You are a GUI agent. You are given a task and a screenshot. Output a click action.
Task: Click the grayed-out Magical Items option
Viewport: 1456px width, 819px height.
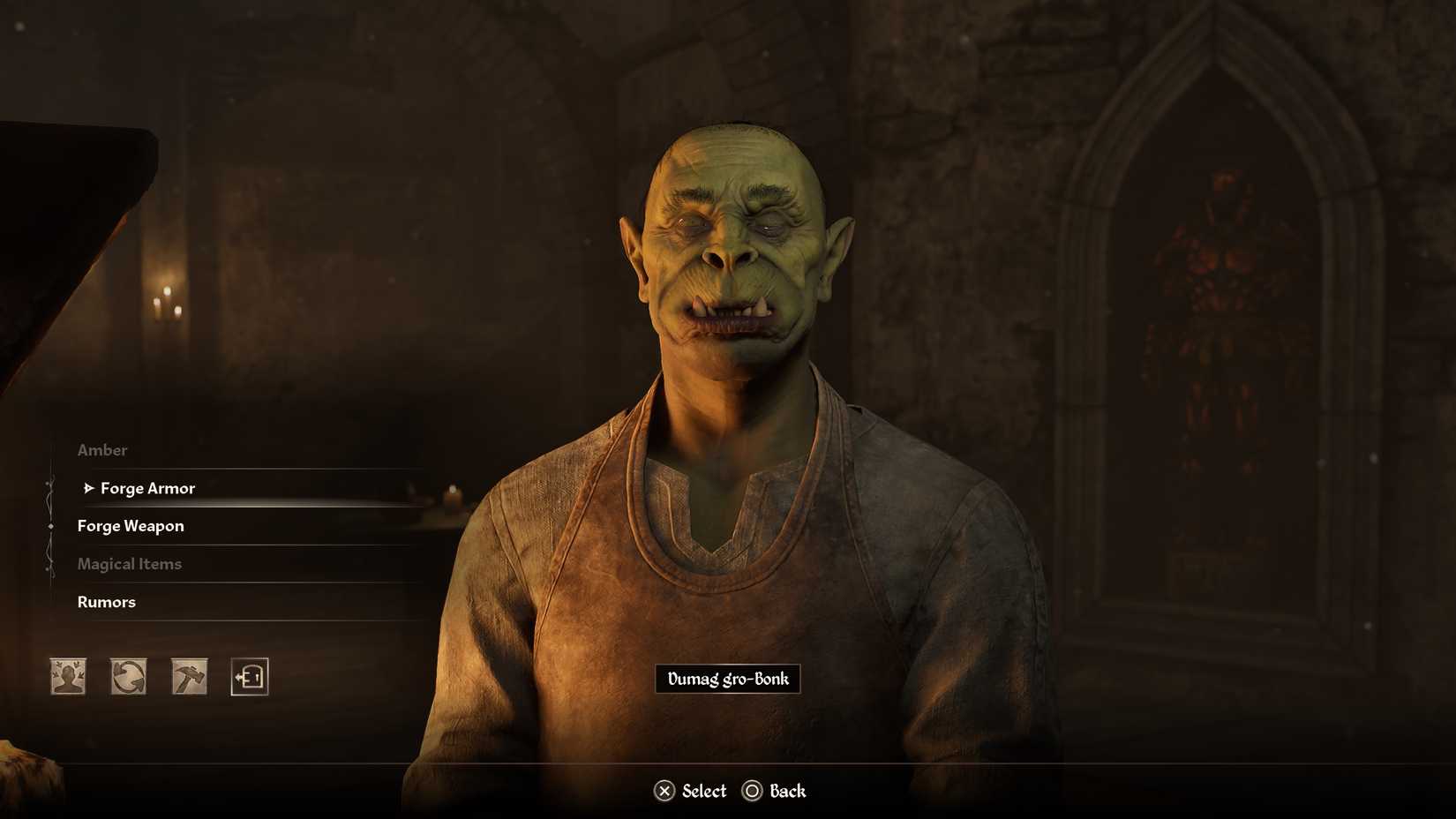point(130,564)
